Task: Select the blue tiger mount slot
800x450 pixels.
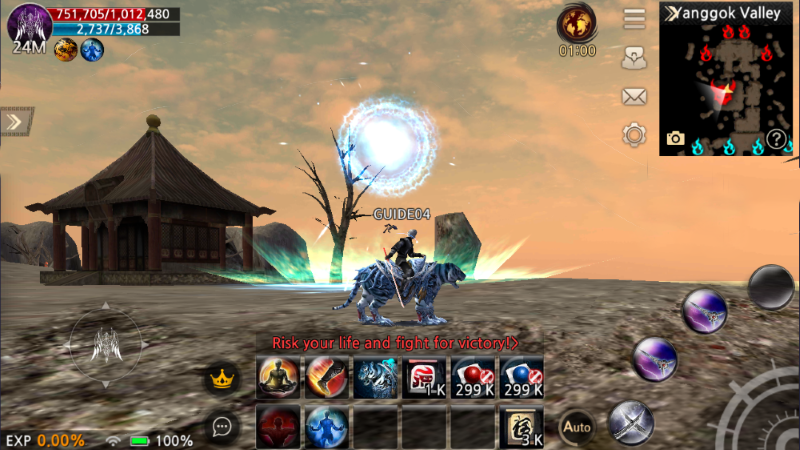Action: [375, 378]
